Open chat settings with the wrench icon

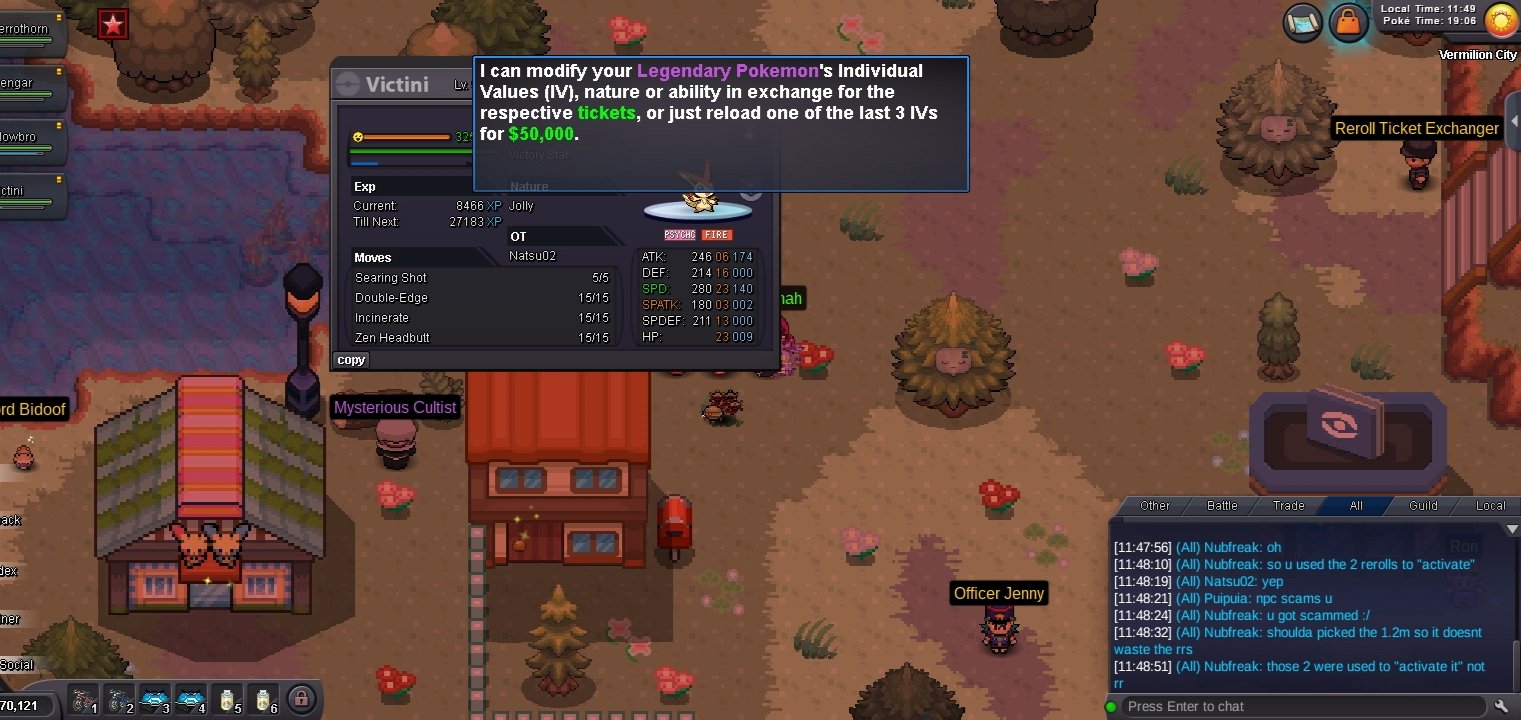point(1501,706)
